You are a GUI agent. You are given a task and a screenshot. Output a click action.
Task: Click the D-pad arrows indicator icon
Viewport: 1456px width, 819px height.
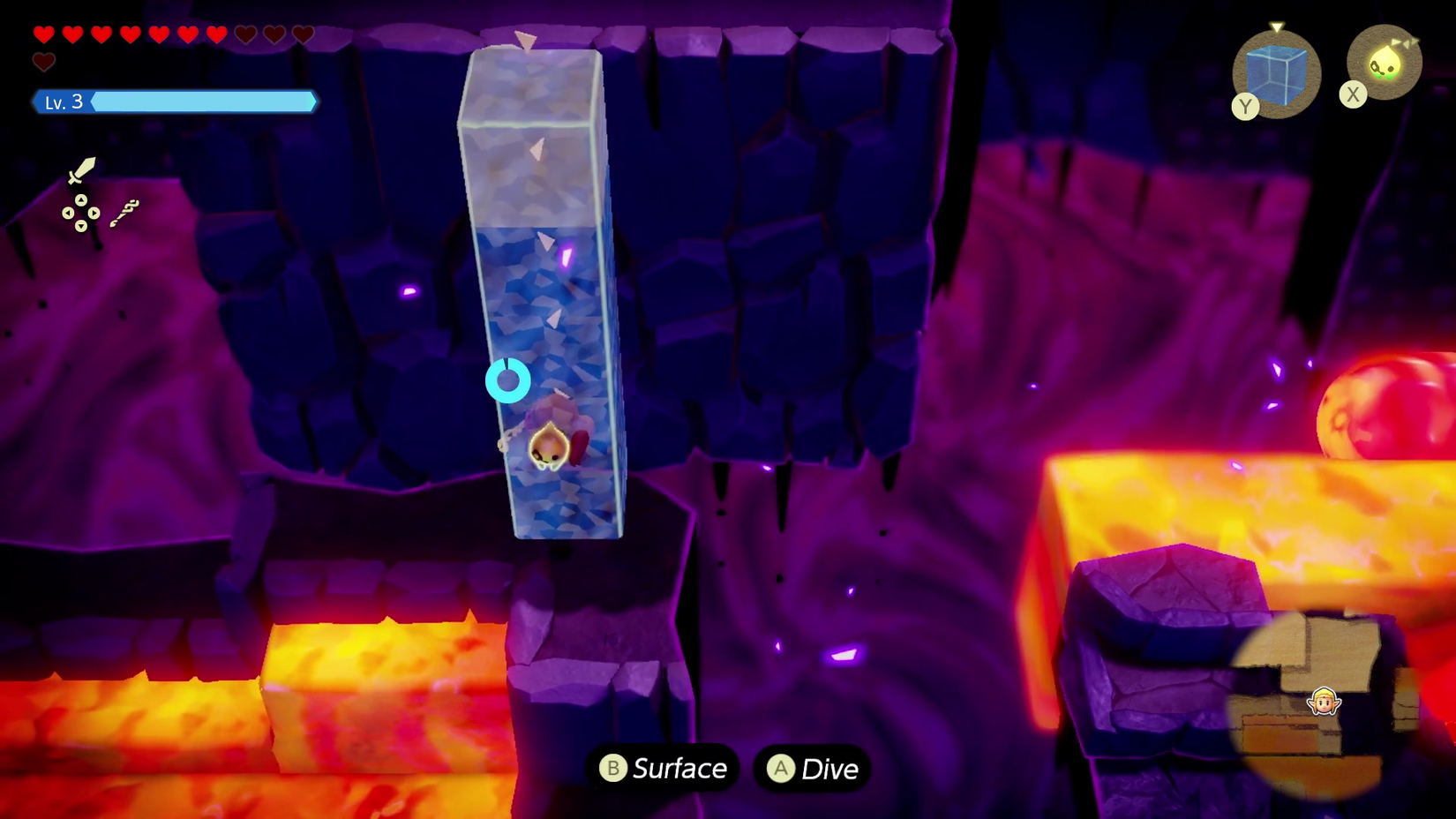[x=82, y=213]
